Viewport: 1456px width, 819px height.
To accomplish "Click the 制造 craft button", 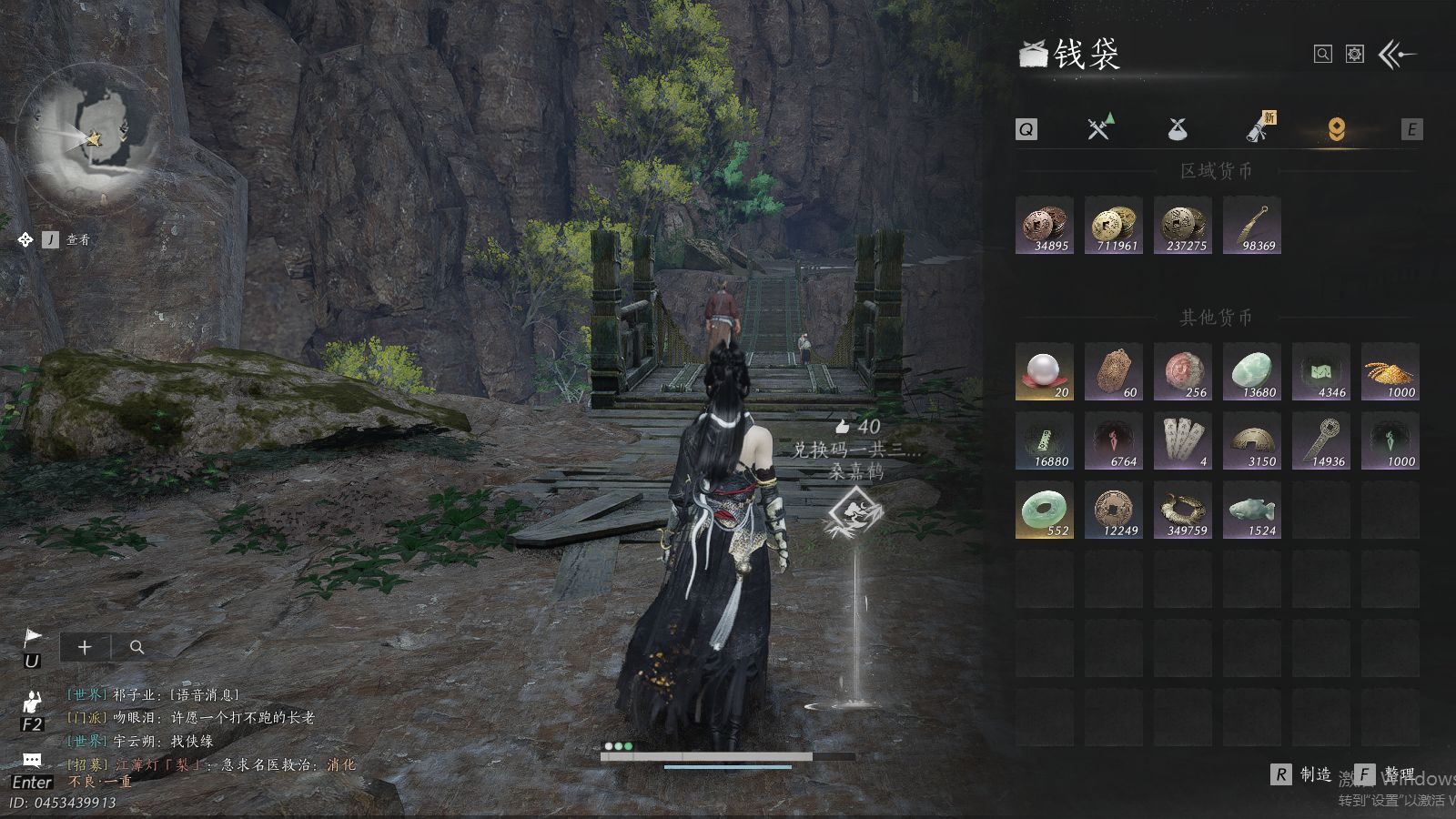I will click(x=1303, y=774).
